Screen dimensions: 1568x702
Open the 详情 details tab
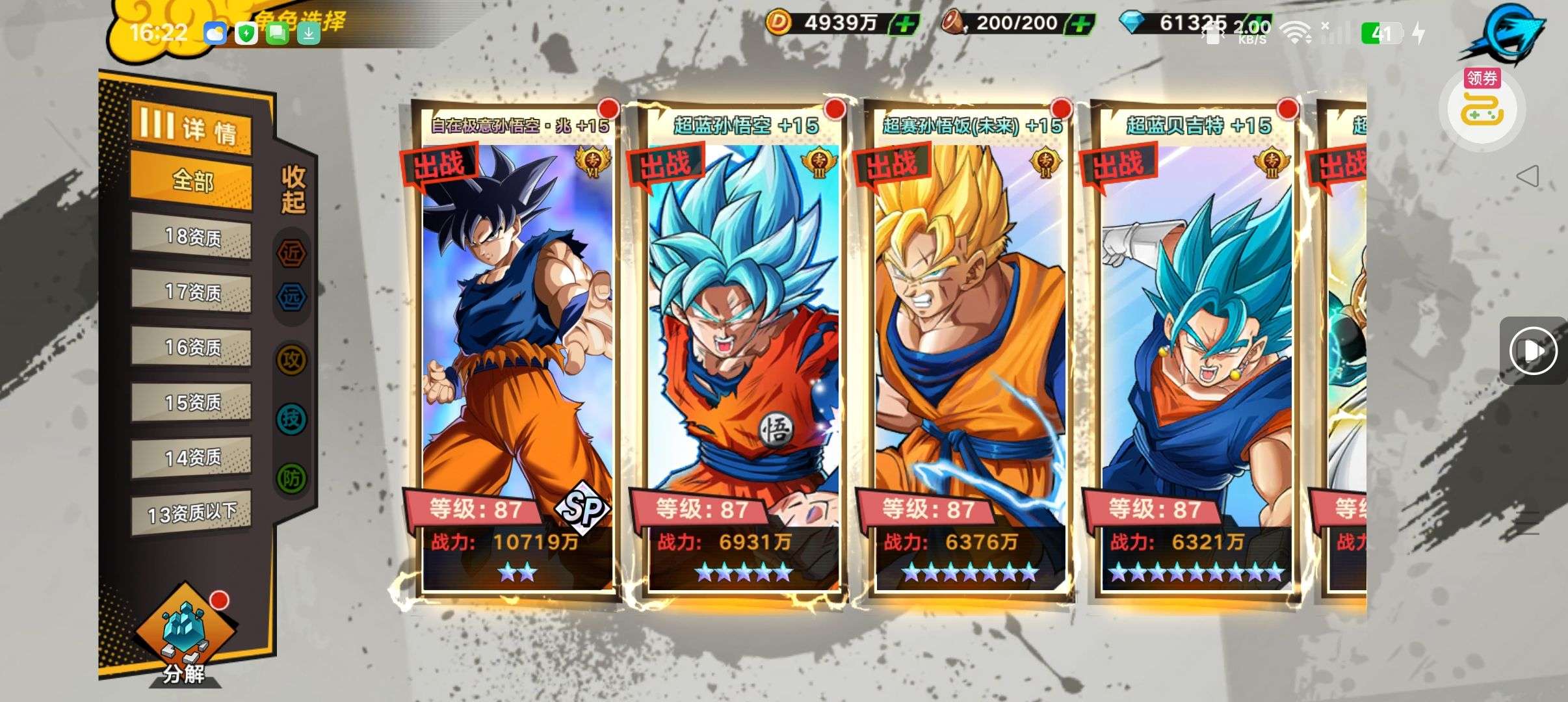[191, 128]
